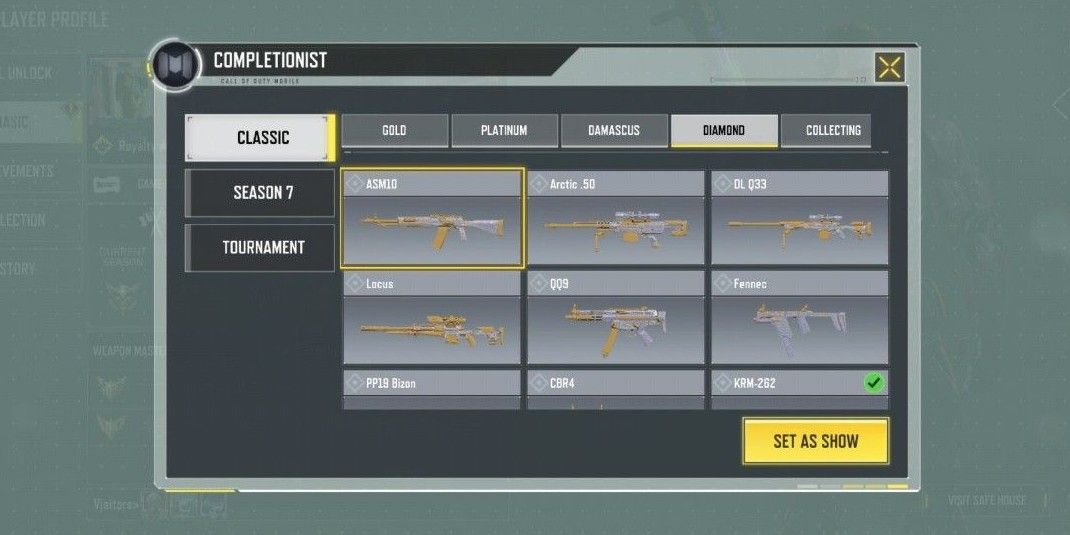Select the CBR4 weapon tile

pyautogui.click(x=616, y=388)
